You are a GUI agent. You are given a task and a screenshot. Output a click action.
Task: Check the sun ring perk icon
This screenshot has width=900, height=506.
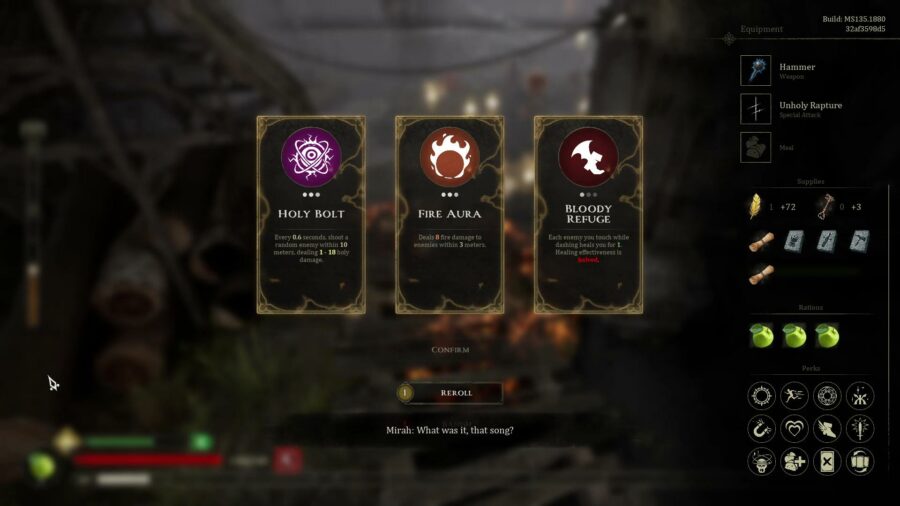pyautogui.click(x=762, y=396)
